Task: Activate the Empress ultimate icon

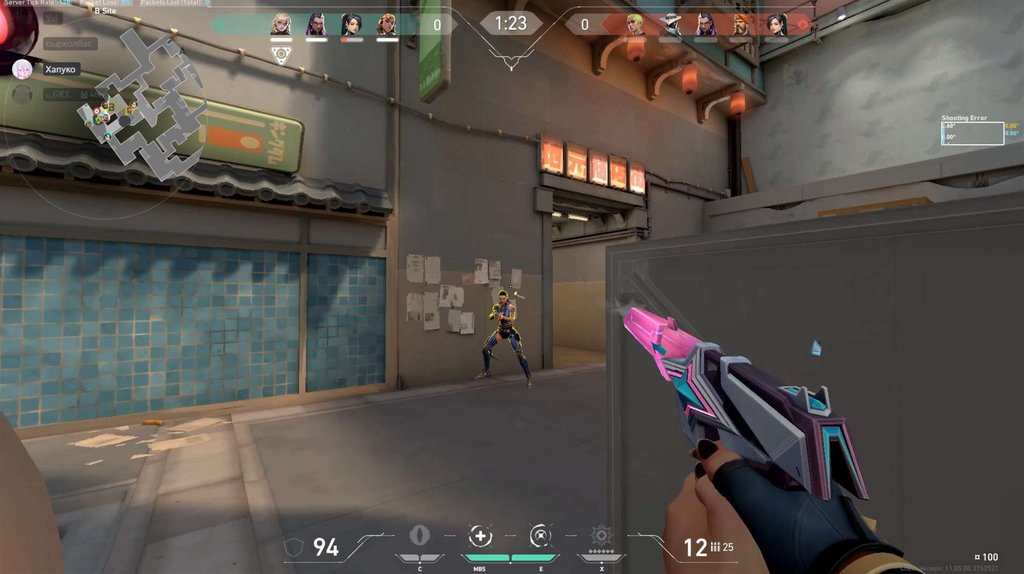Action: (601, 535)
